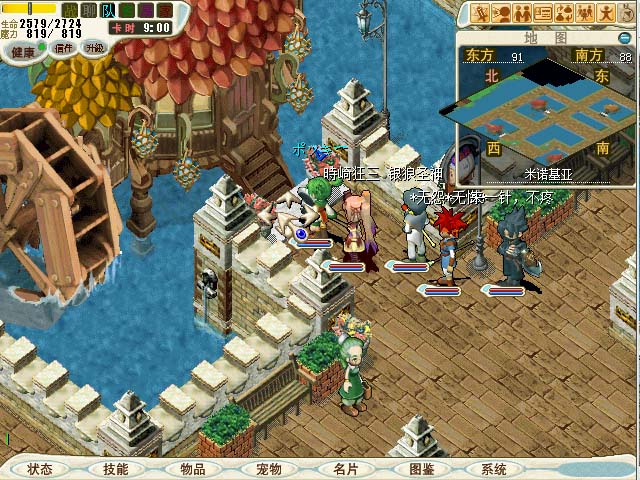This screenshot has height=480, width=640.
Task: Open the 图鉴 encyclopedia menu
Action: click(x=421, y=468)
